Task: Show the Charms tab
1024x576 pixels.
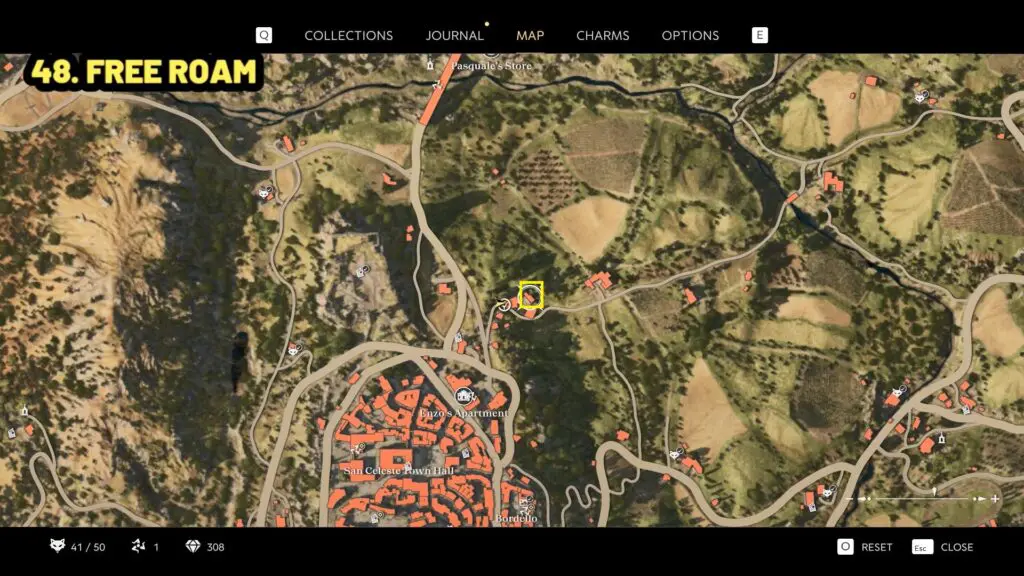Action: coord(602,35)
